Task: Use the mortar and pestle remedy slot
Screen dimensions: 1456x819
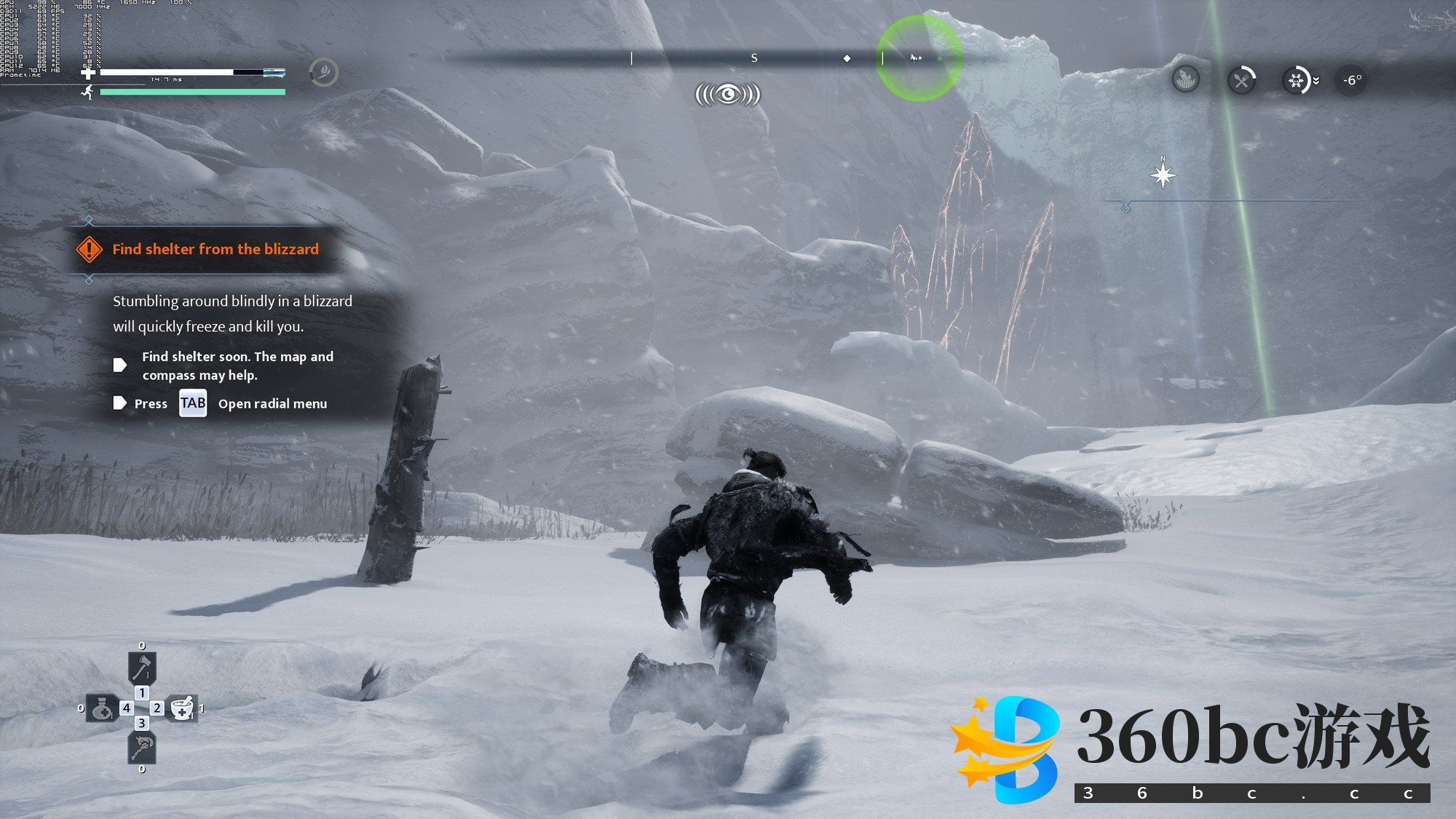Action: click(x=181, y=708)
